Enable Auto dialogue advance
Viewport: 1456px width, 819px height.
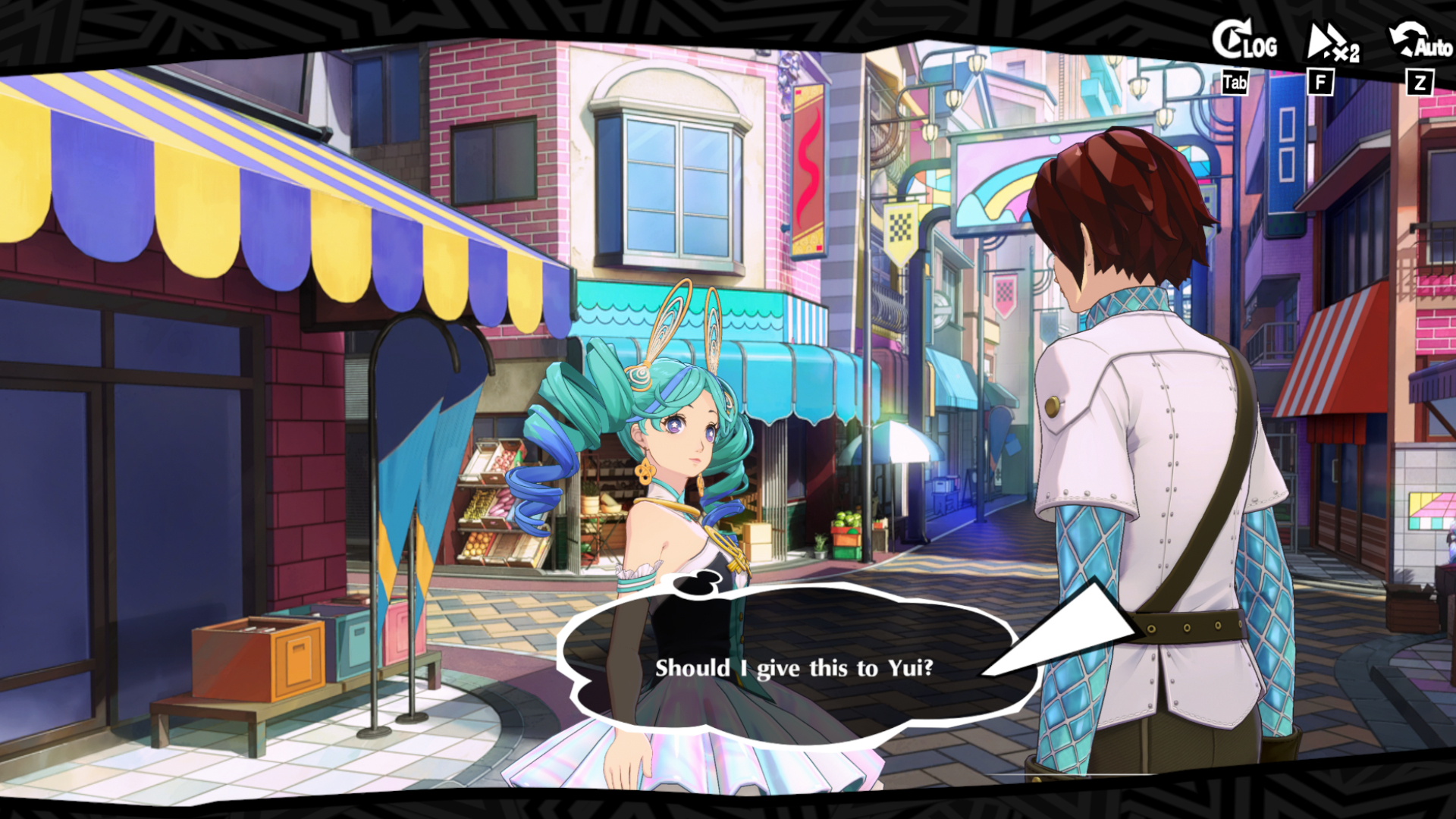pos(1420,42)
